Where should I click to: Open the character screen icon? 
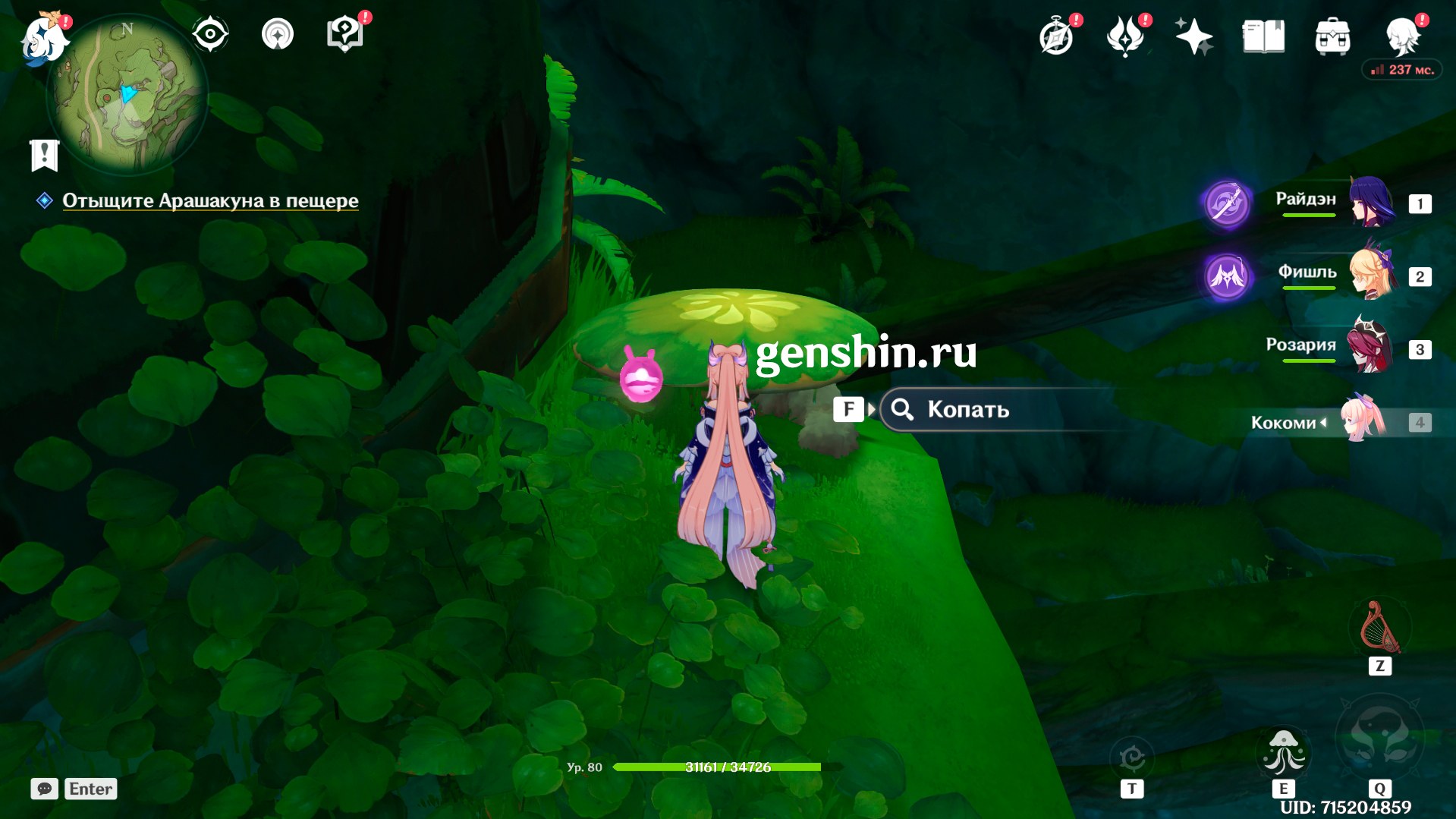coord(1401,36)
